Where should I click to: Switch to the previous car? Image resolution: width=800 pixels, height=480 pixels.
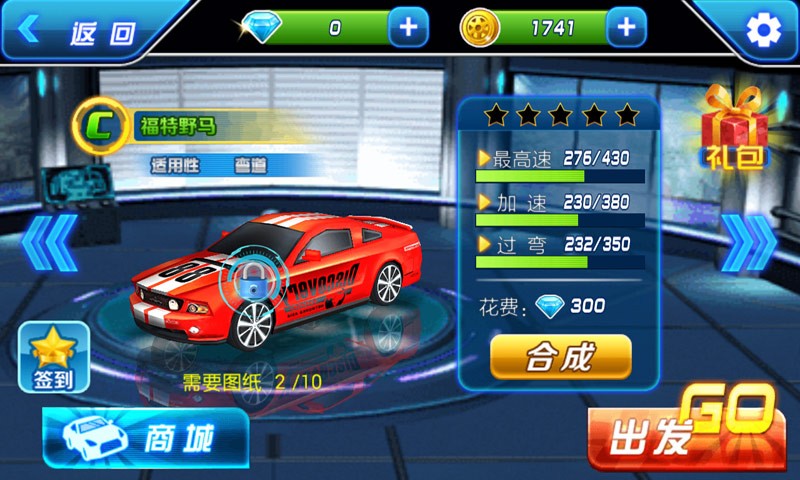click(x=48, y=242)
